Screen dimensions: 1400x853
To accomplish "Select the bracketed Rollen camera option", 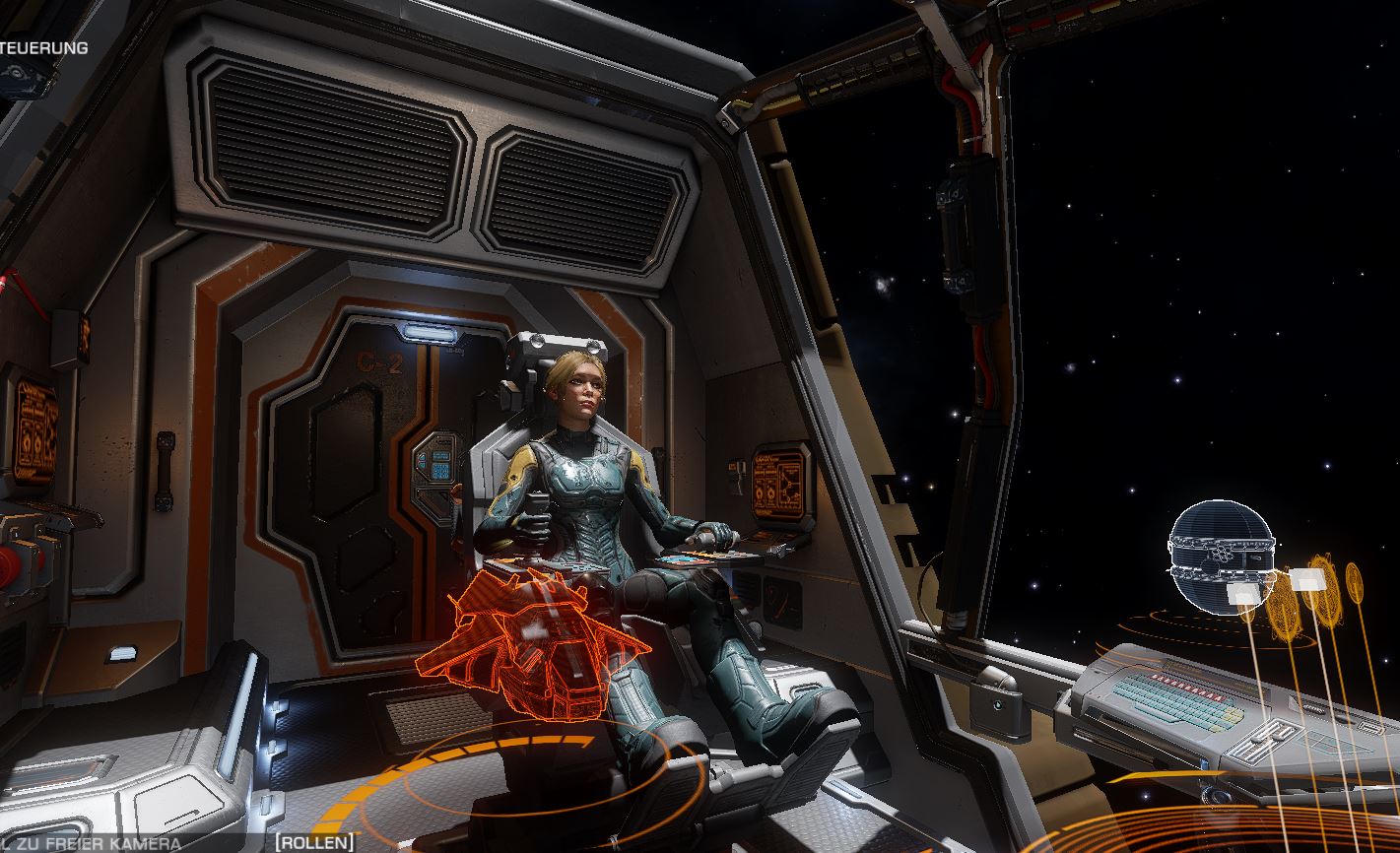I will [314, 843].
